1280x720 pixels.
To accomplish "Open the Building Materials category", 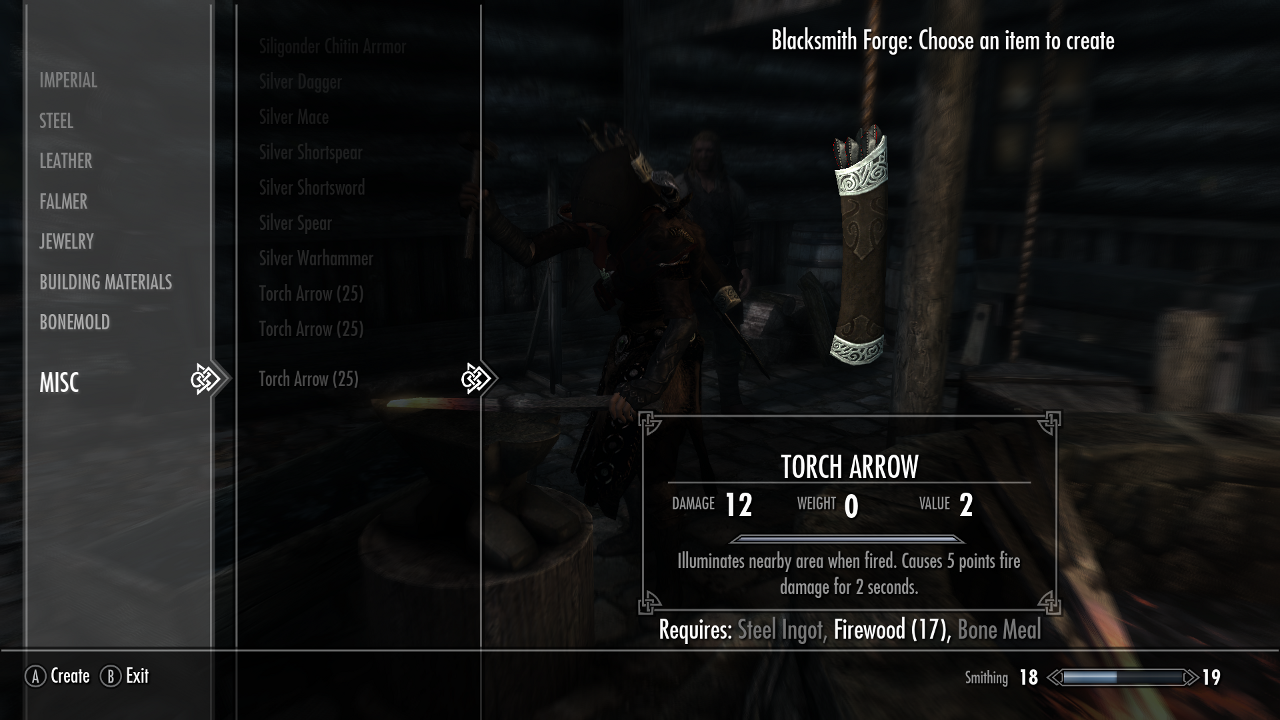I will click(106, 282).
